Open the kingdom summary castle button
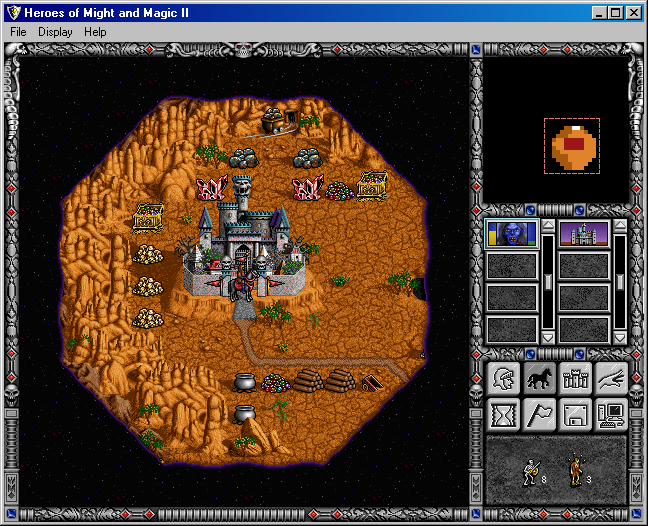The width and height of the screenshot is (648, 526). (x=576, y=378)
